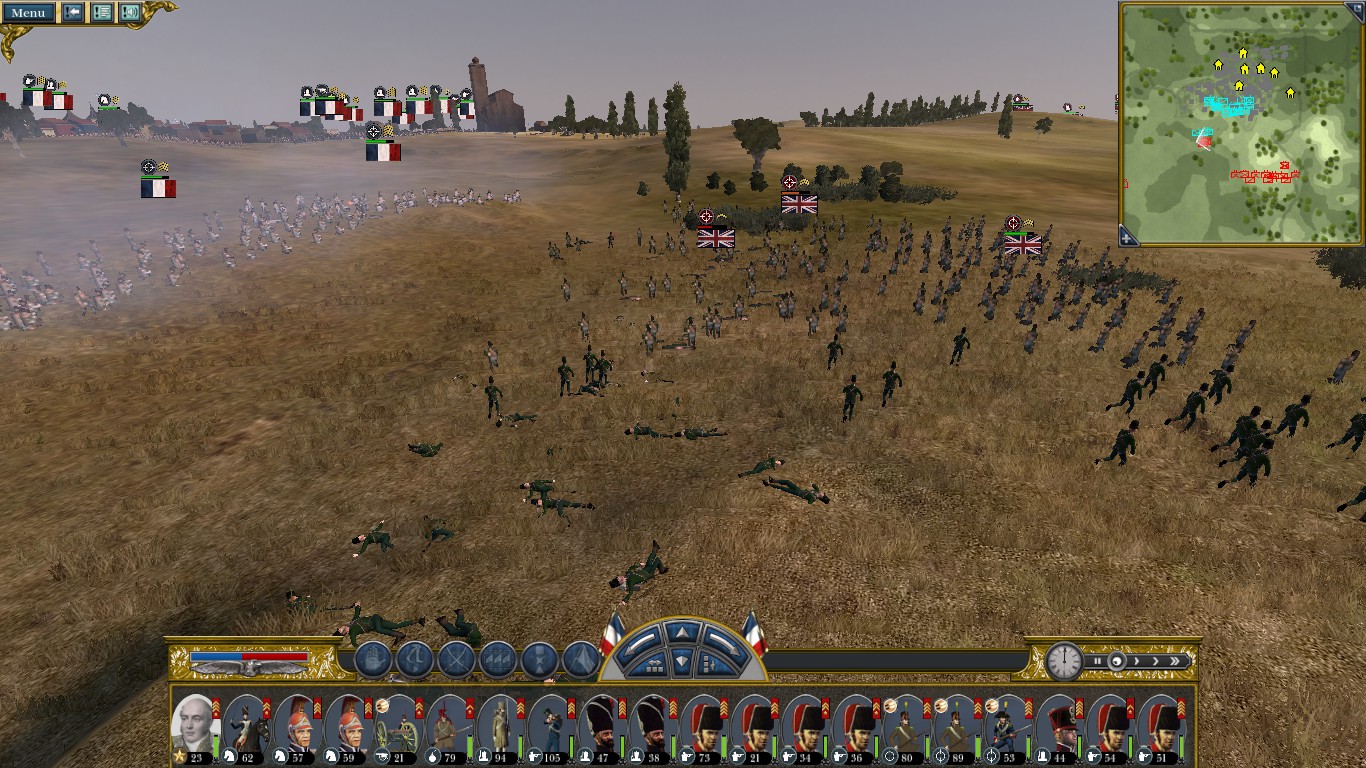1366x768 pixels.
Task: Expand the minimap with the plus button
Action: [x=1128, y=237]
